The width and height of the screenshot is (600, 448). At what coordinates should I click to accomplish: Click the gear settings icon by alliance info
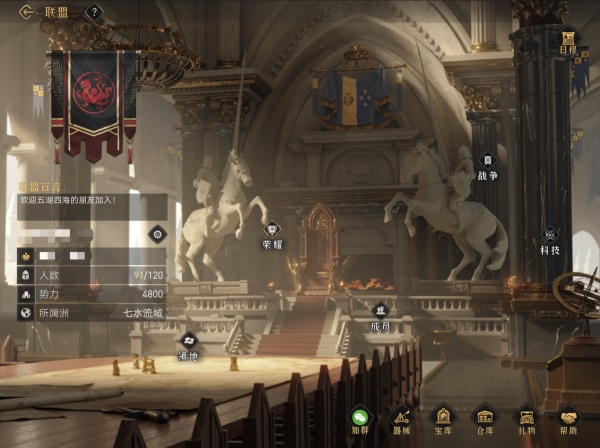(156, 234)
